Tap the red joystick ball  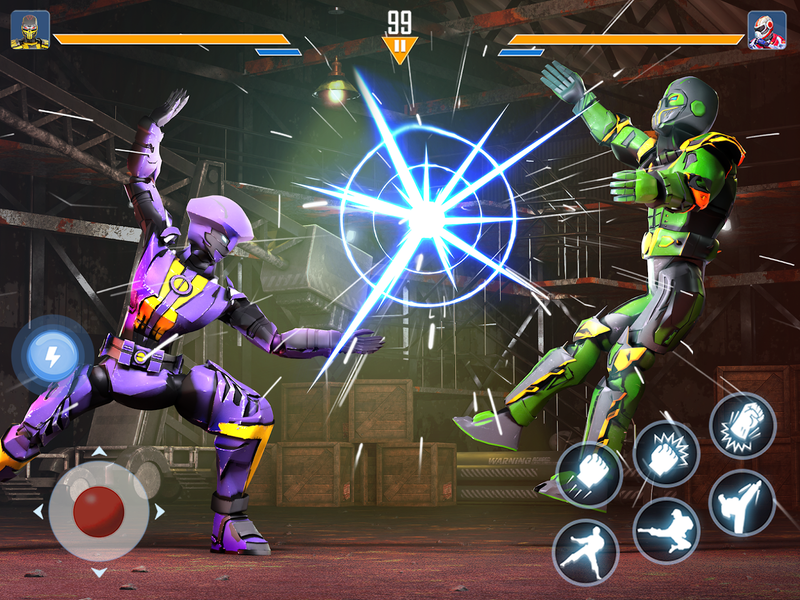point(98,511)
